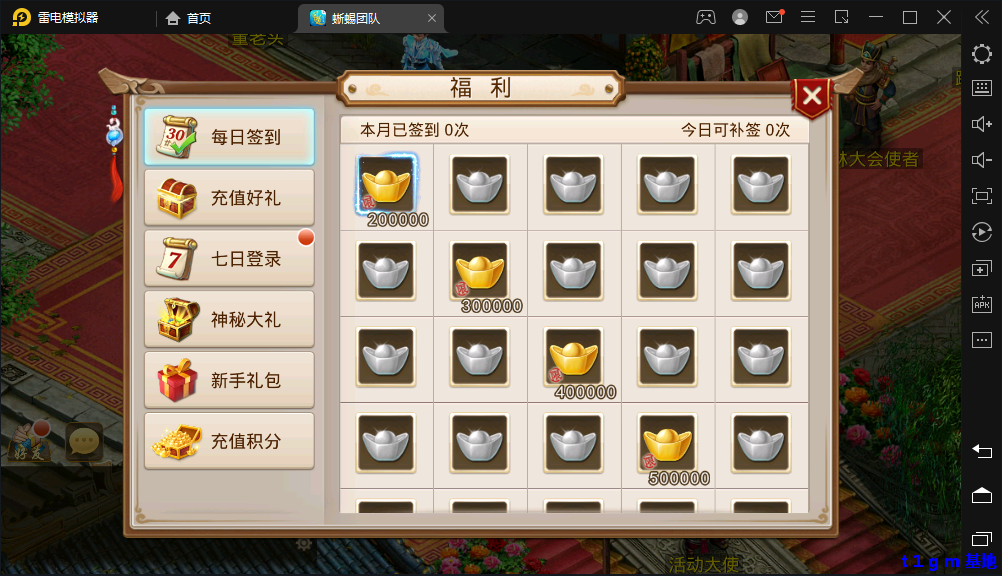Open the 好友 friends button
The width and height of the screenshot is (1002, 576).
tap(30, 442)
